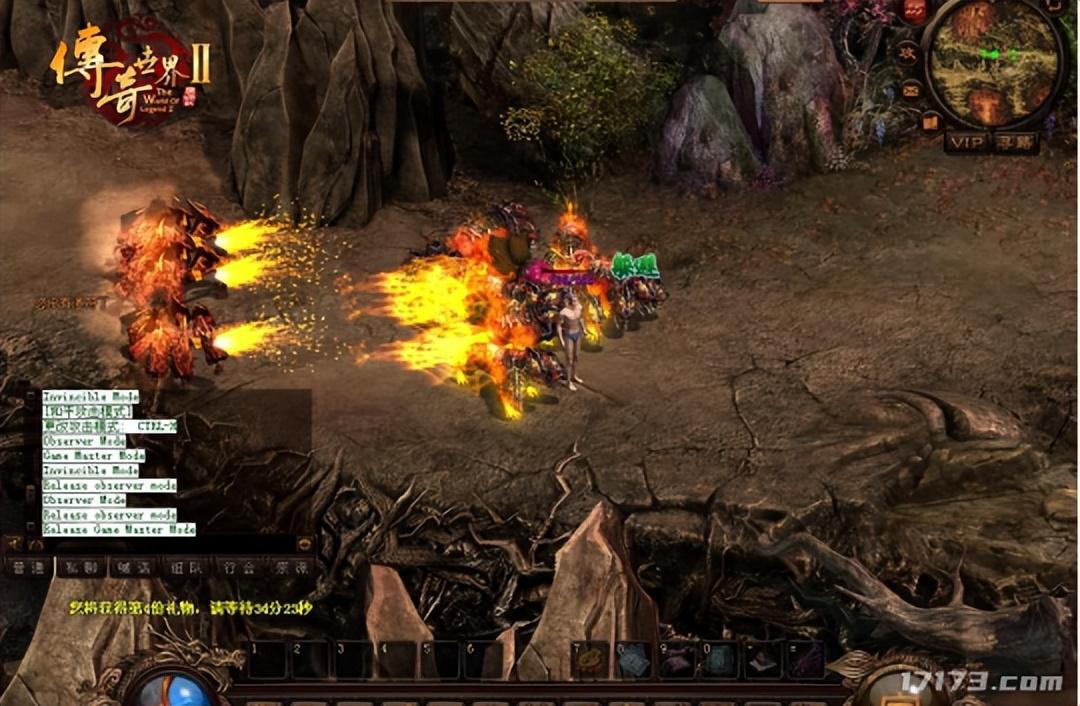Use the golden item in hotbar slot 7

point(592,660)
